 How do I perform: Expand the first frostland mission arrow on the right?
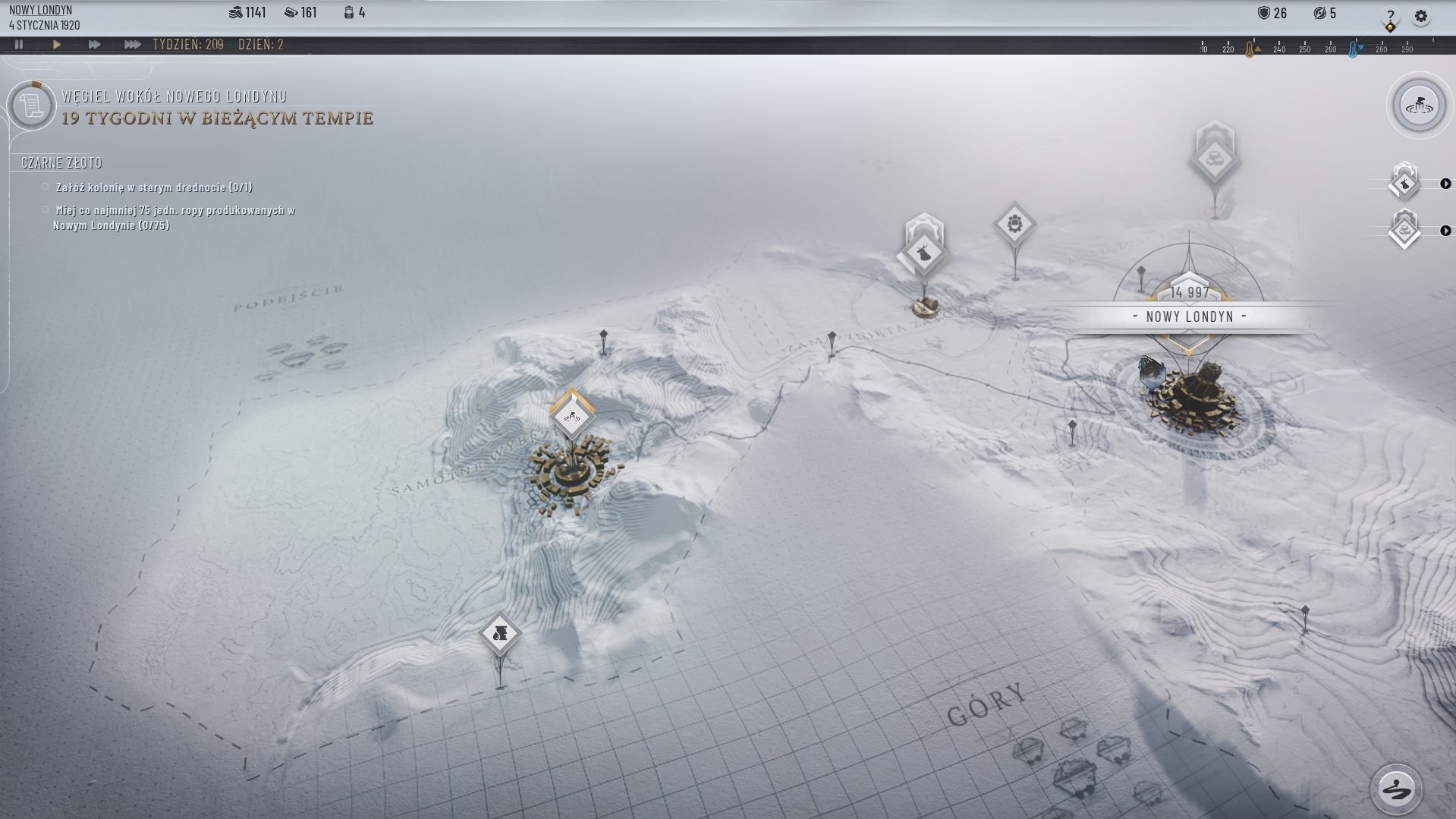pos(1446,184)
